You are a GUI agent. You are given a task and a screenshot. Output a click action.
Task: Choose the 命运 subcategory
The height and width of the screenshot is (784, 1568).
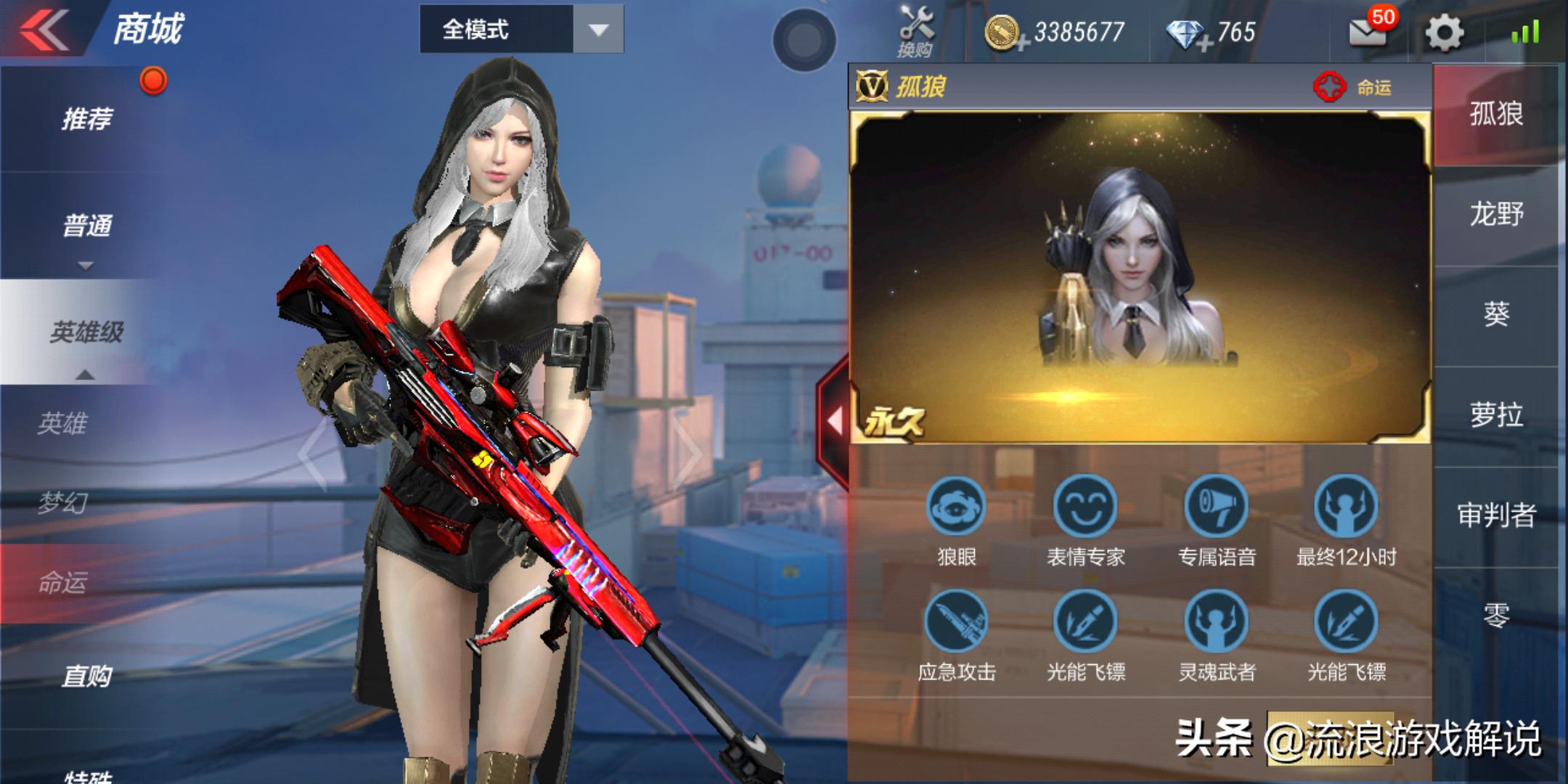pyautogui.click(x=64, y=582)
